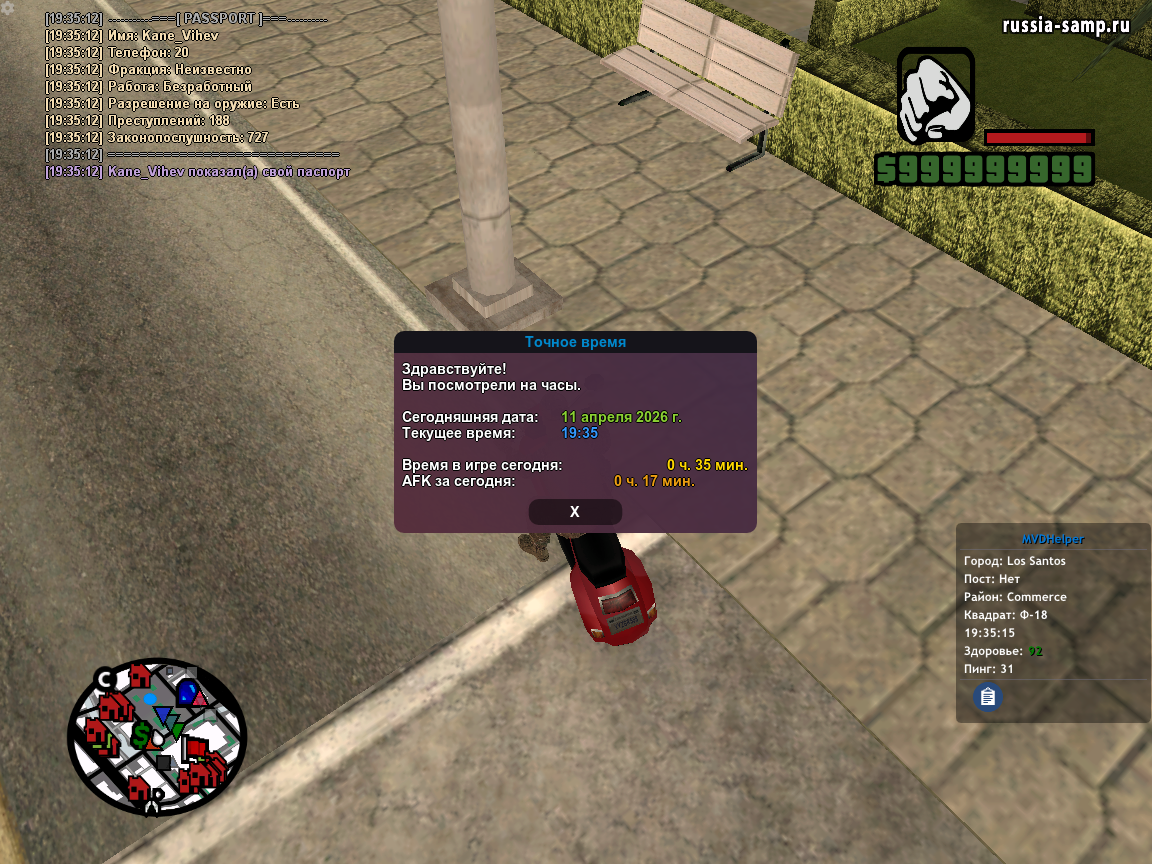Close the Точное время dialog with X
Image resolution: width=1152 pixels, height=864 pixels.
[x=575, y=512]
